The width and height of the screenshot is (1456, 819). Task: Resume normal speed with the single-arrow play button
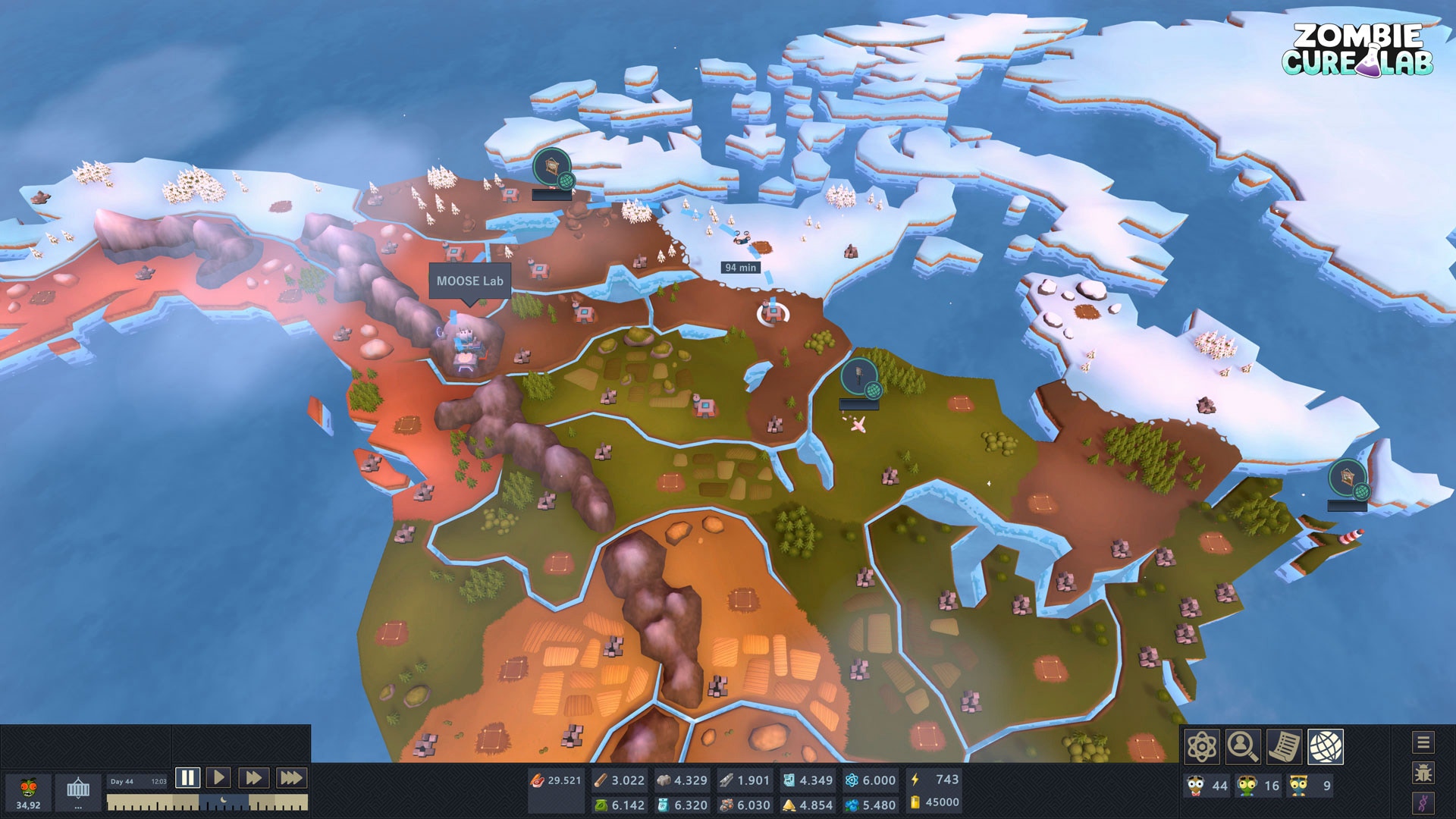click(x=219, y=777)
